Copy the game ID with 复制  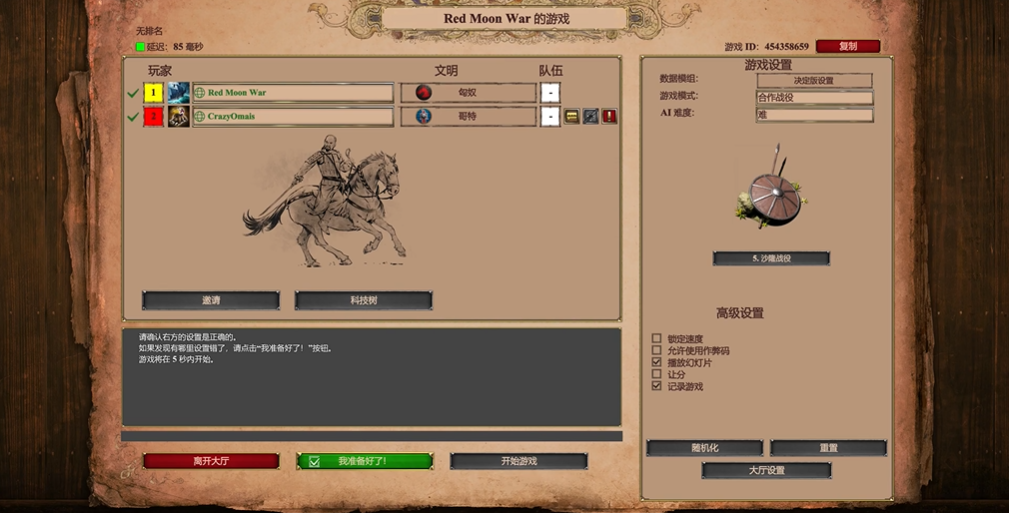pos(848,46)
